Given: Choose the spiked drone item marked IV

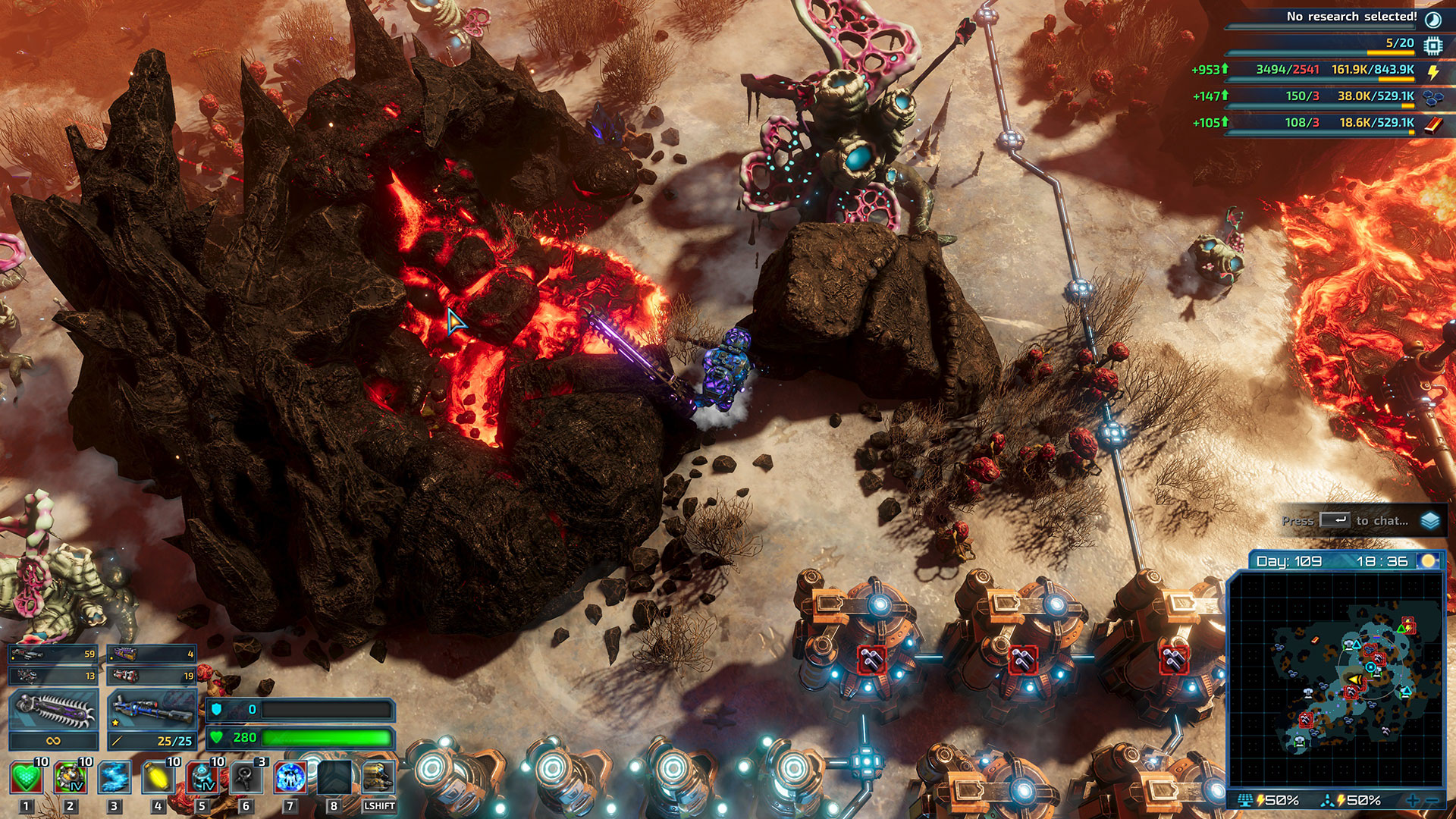Looking at the screenshot, I should pos(70,778).
